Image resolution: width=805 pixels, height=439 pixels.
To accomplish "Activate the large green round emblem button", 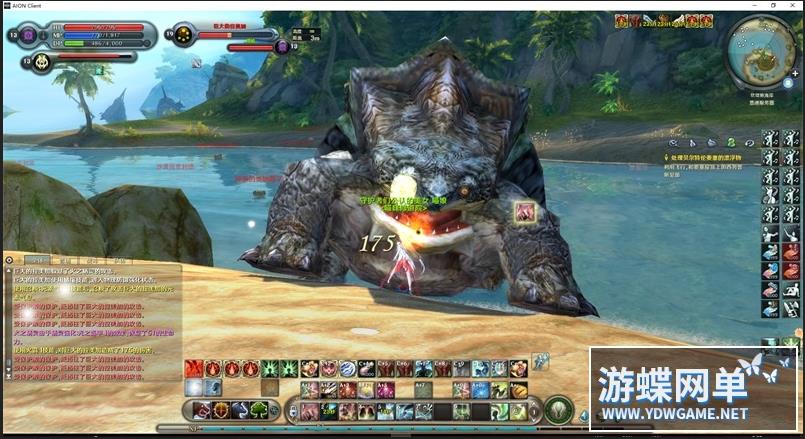I will tap(560, 409).
